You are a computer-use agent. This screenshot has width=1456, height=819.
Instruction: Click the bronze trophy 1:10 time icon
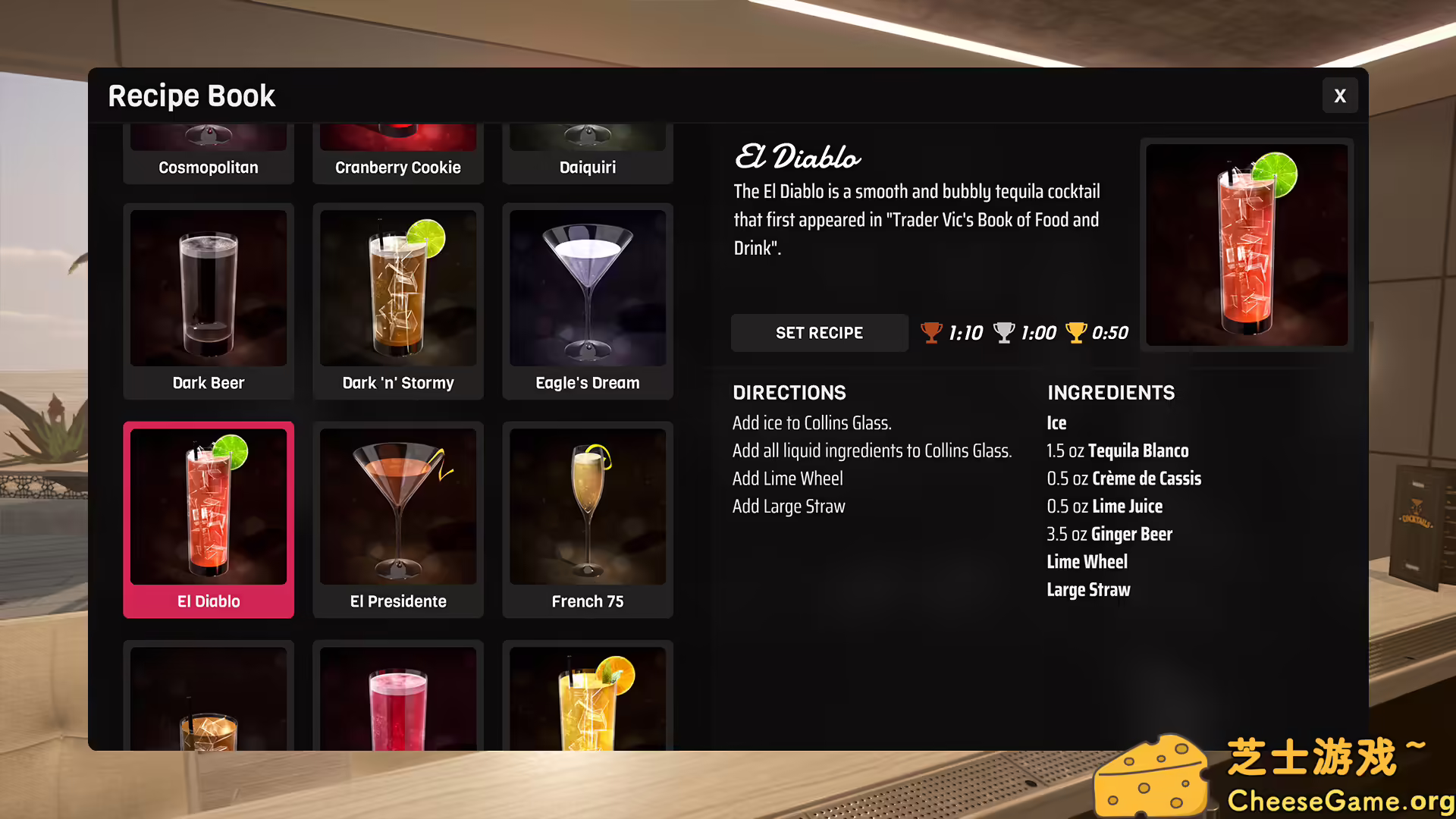tap(931, 332)
